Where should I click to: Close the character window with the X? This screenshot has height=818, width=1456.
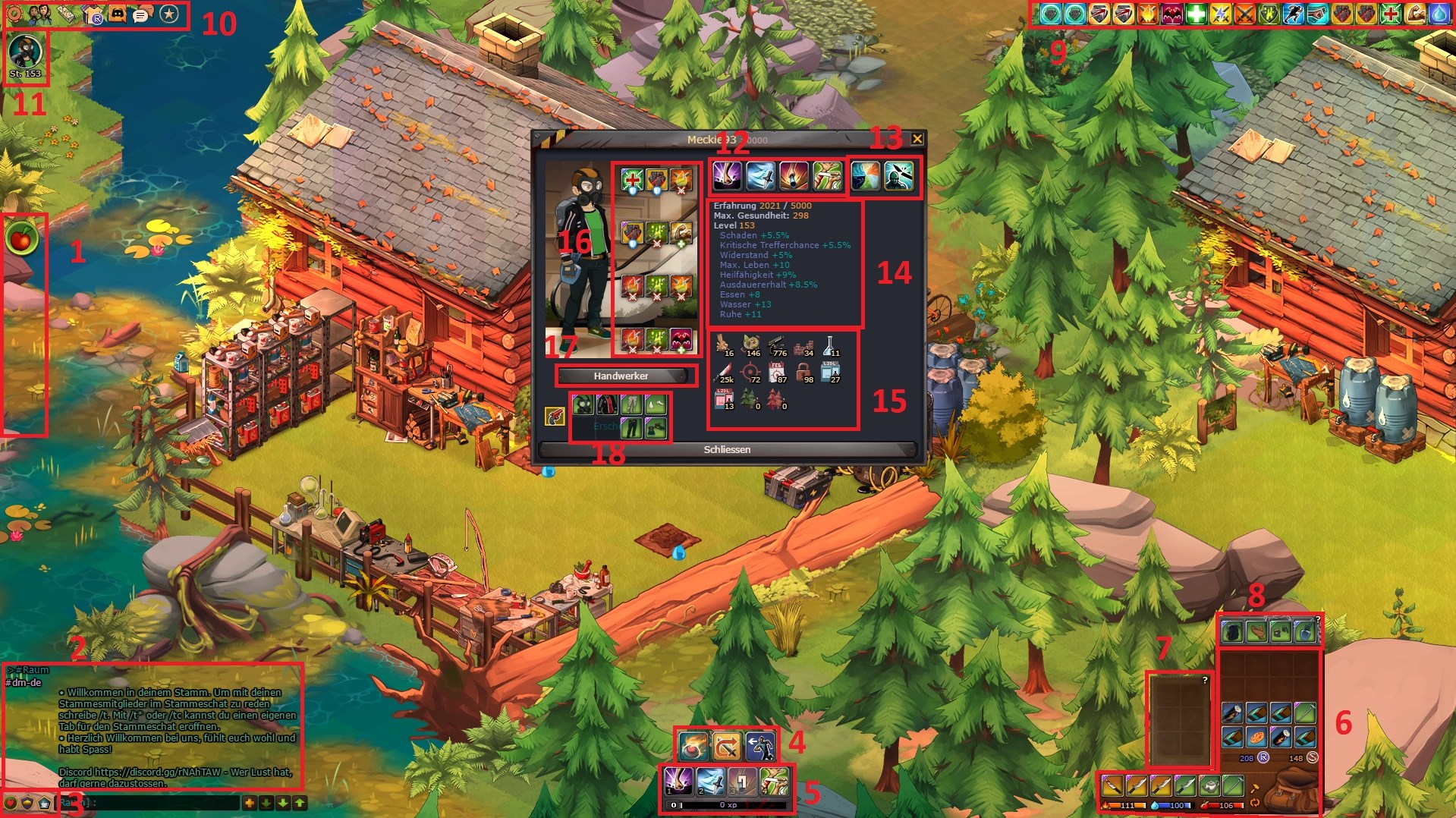[917, 139]
